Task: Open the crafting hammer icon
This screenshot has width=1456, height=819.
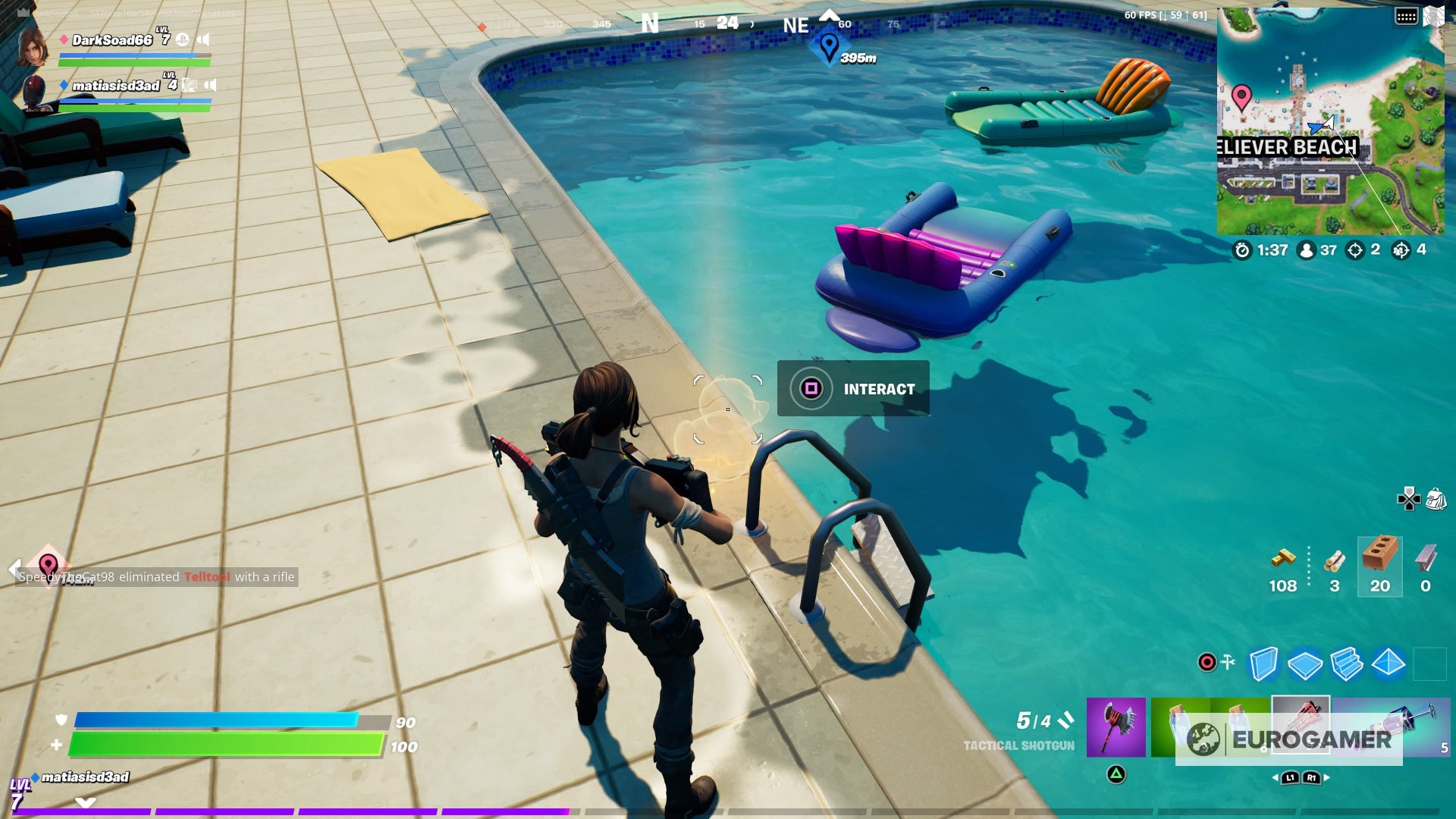Action: (x=1228, y=661)
